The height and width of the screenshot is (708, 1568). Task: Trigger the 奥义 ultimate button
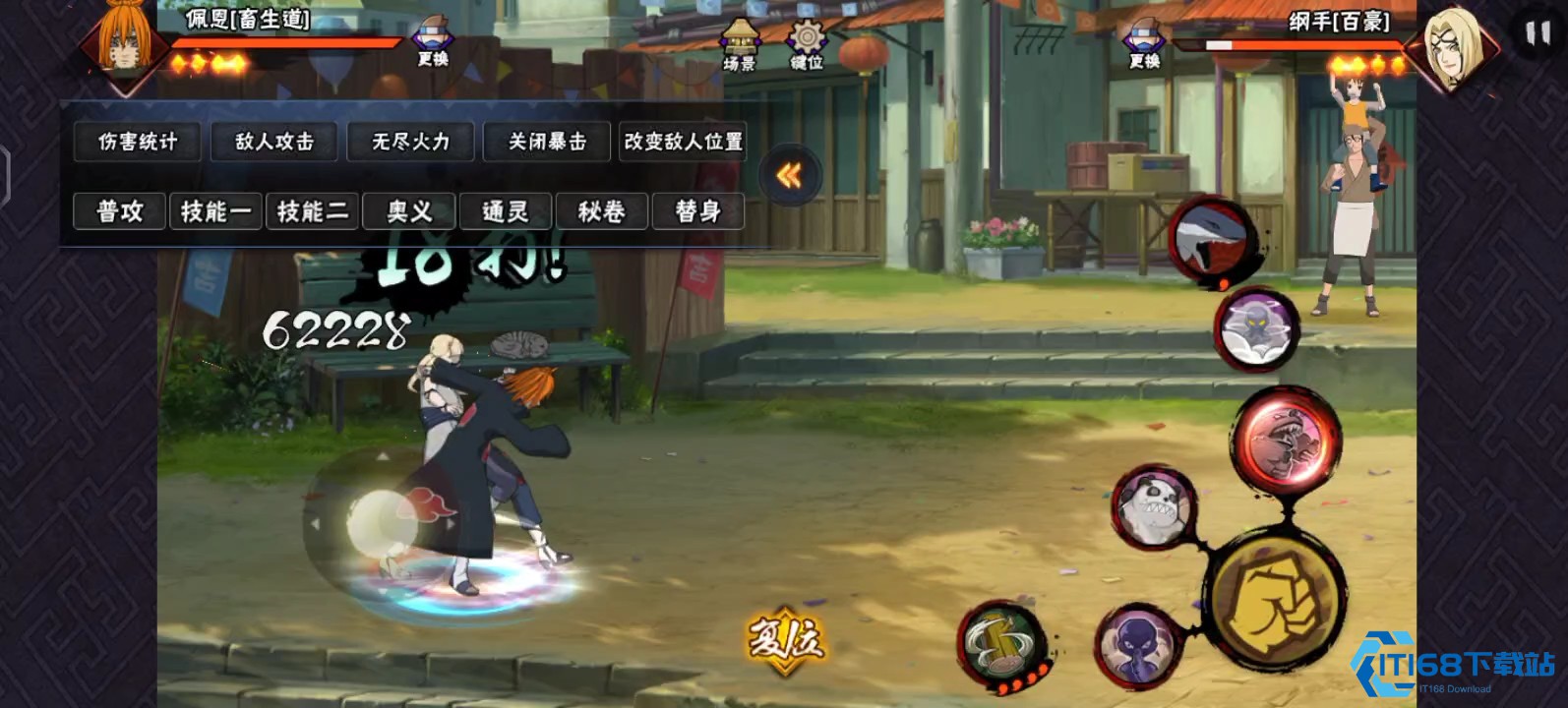409,211
